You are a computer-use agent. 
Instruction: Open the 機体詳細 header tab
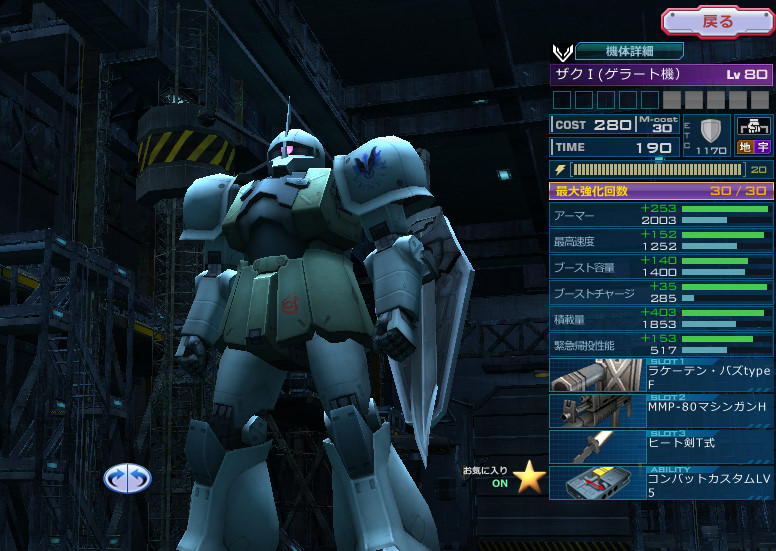[x=630, y=51]
